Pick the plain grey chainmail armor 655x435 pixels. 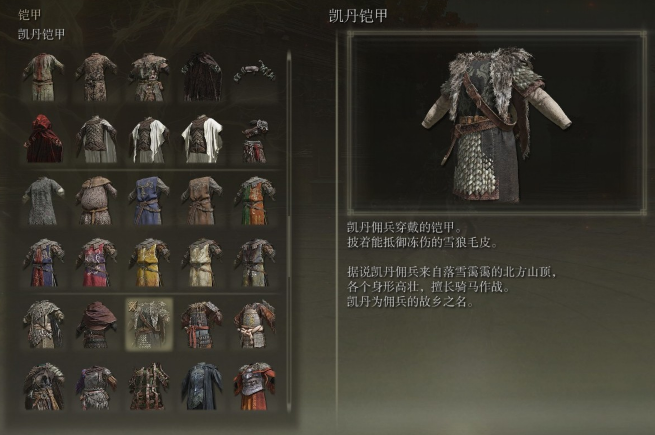coord(44,200)
